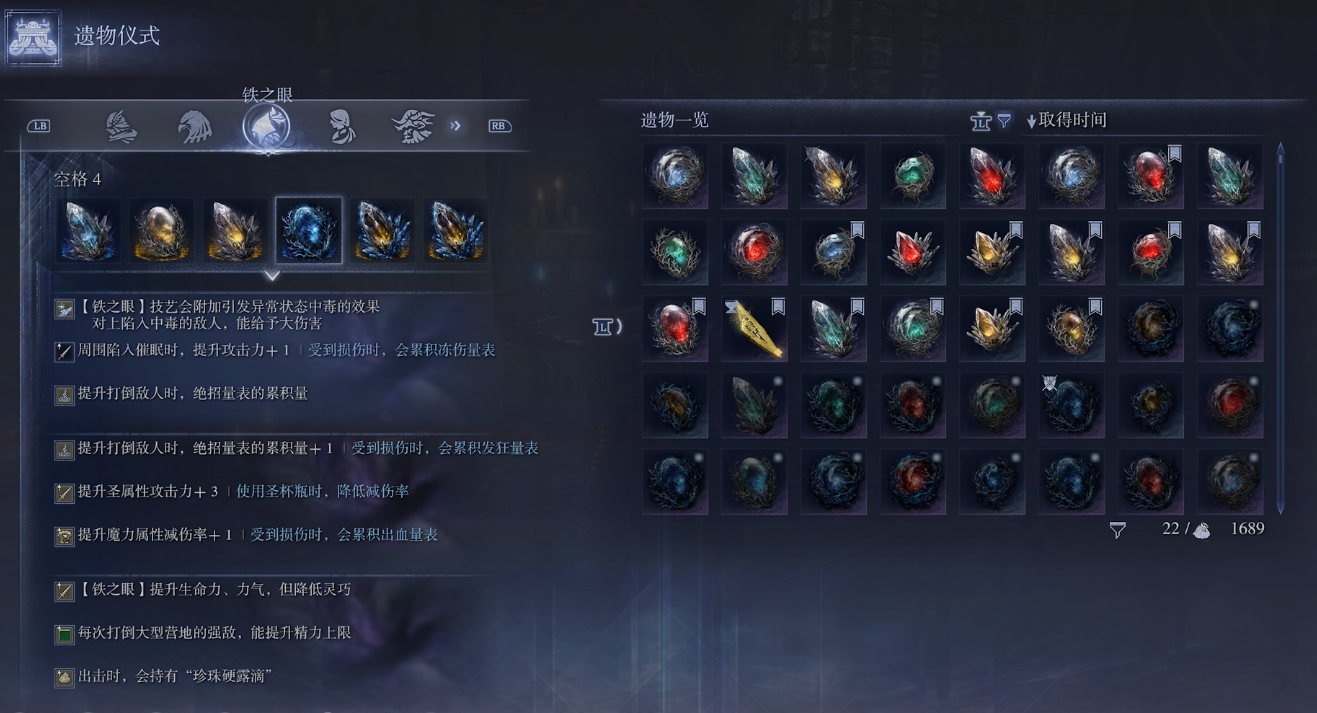Select the equipped blue crystal relic slot
Image resolution: width=1317 pixels, height=713 pixels.
[88, 230]
